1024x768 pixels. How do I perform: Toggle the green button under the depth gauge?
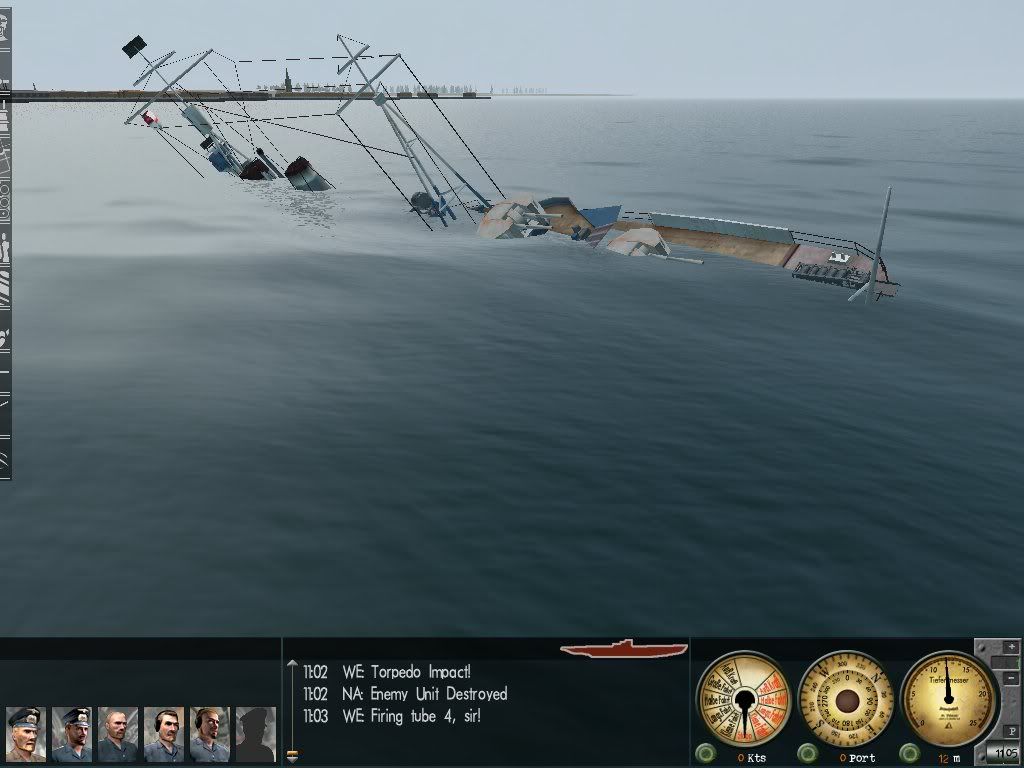pos(911,753)
